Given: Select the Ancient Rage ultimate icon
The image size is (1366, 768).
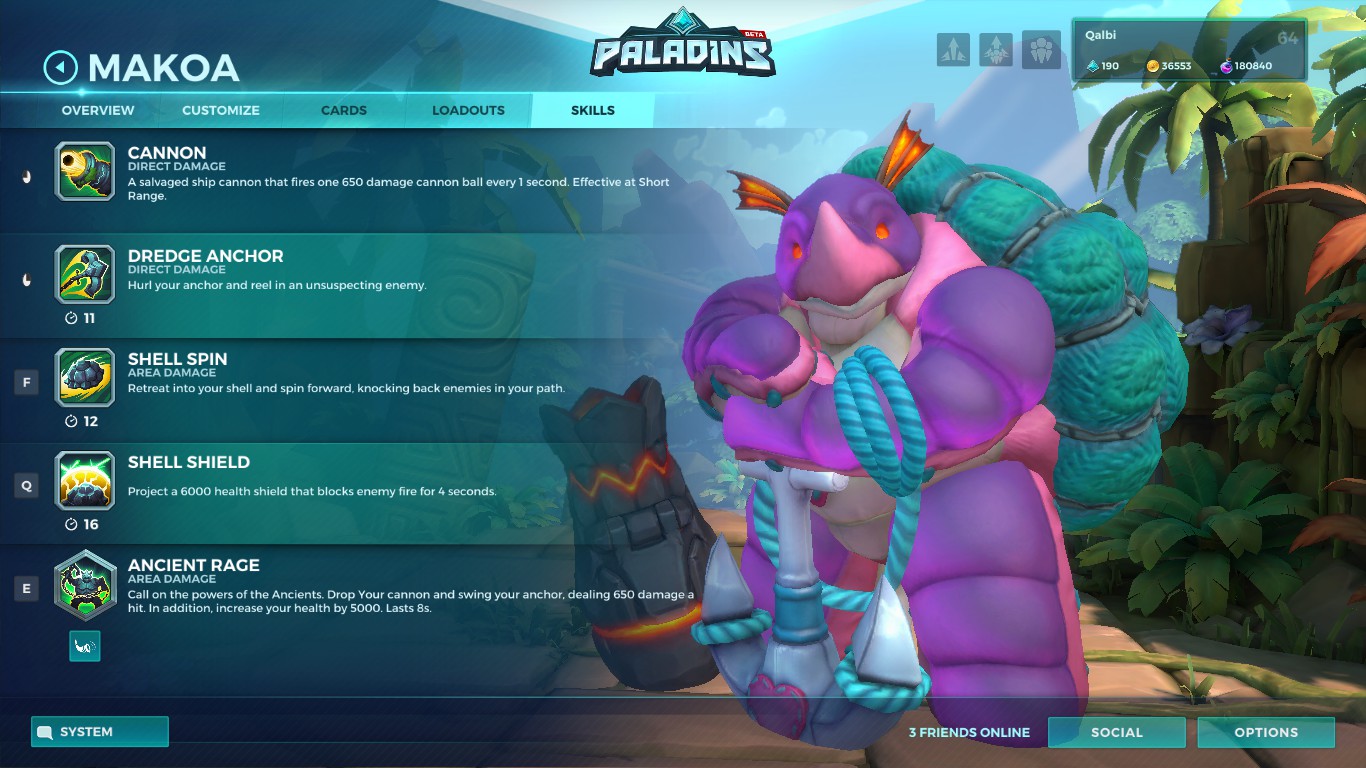Looking at the screenshot, I should pyautogui.click(x=85, y=585).
